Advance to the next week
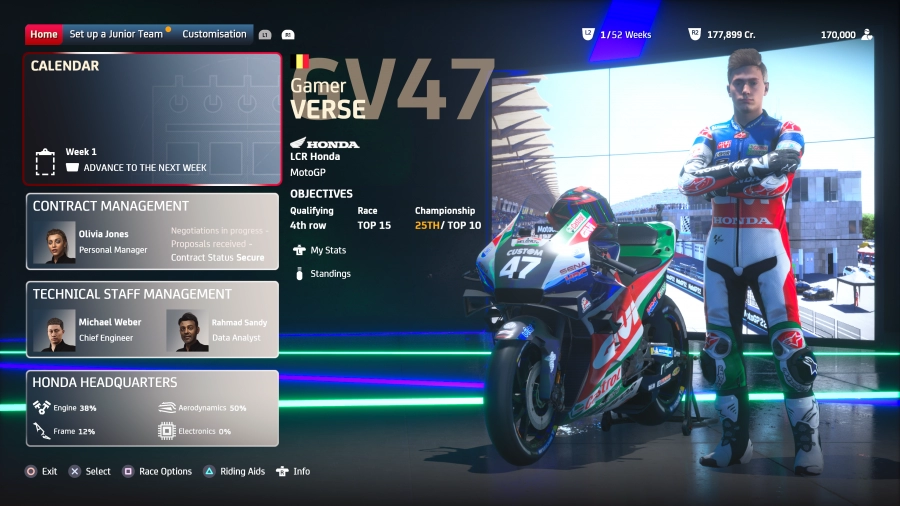 click(144, 167)
